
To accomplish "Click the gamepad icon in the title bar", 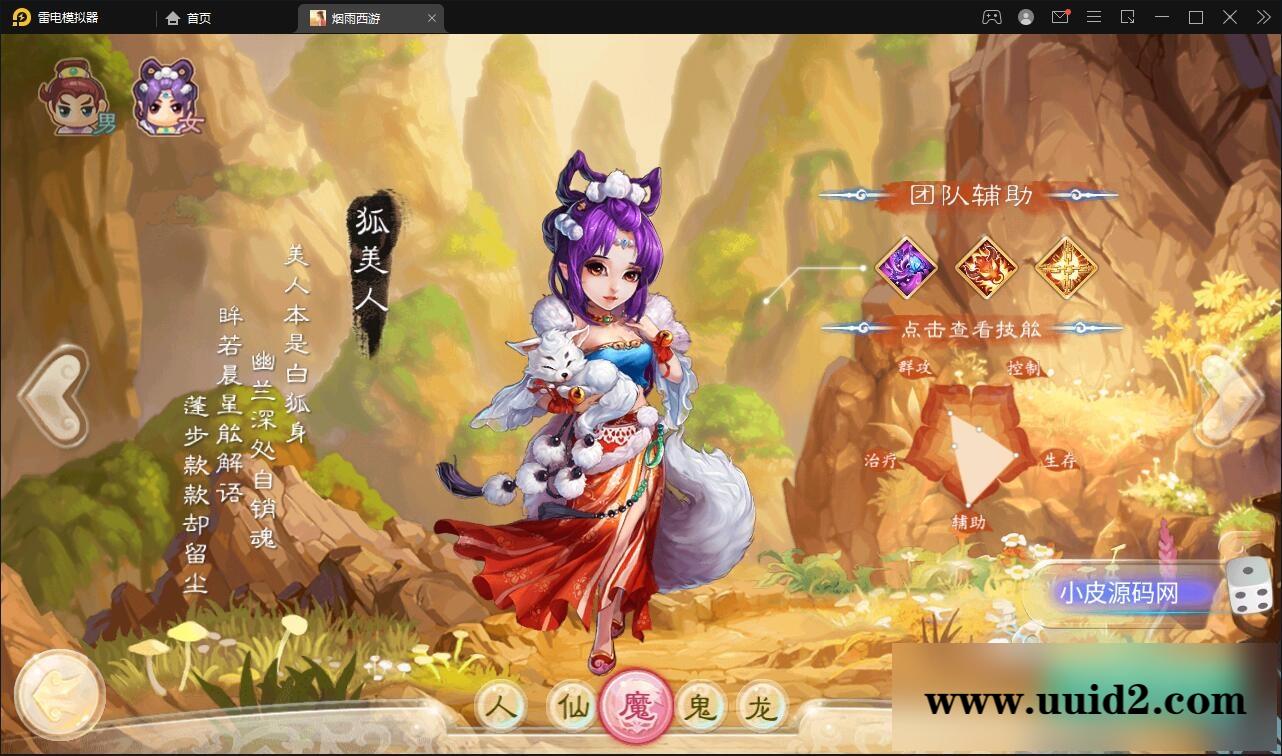I will (x=992, y=17).
